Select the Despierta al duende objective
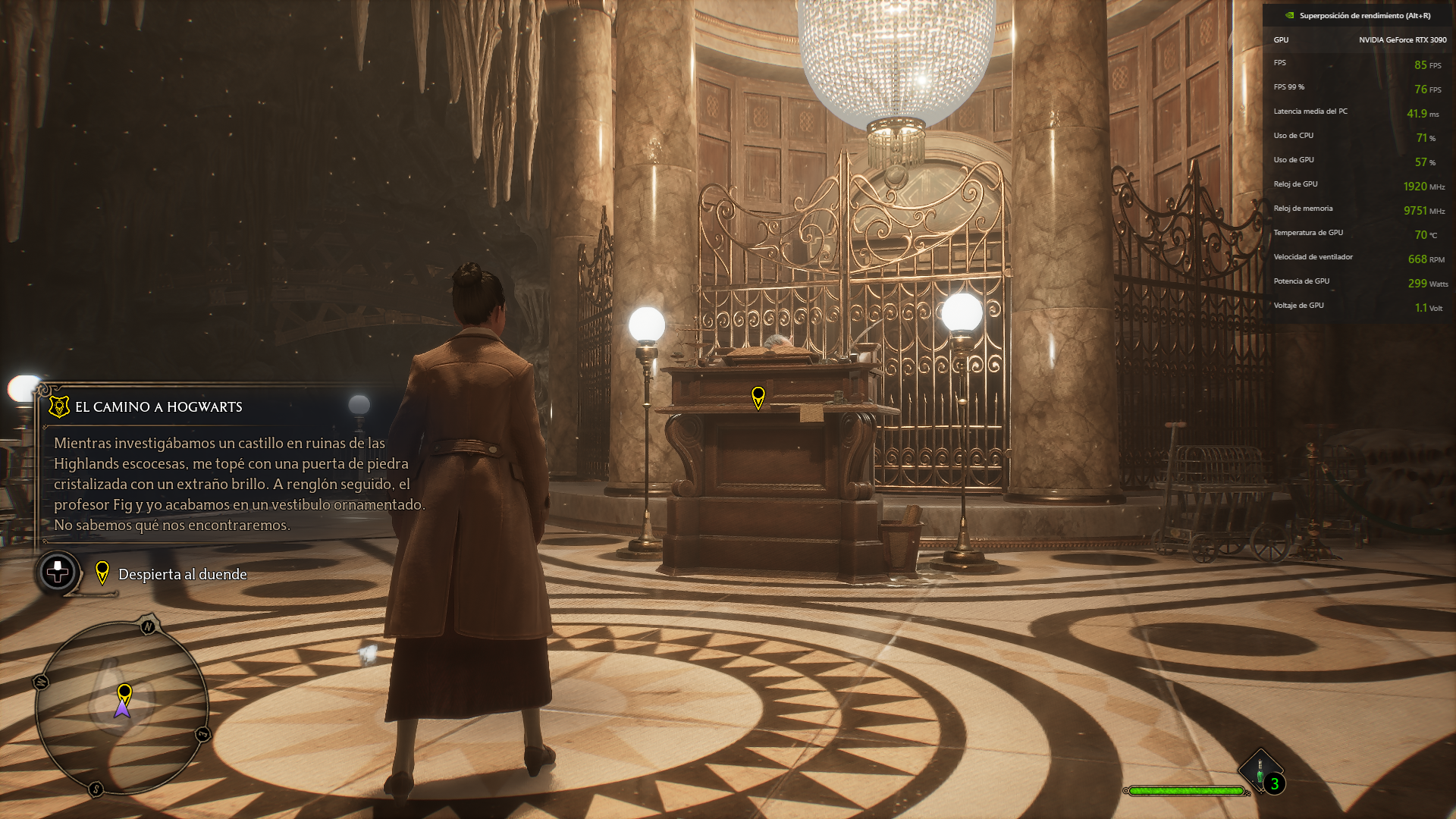The width and height of the screenshot is (1456, 819). tap(182, 575)
